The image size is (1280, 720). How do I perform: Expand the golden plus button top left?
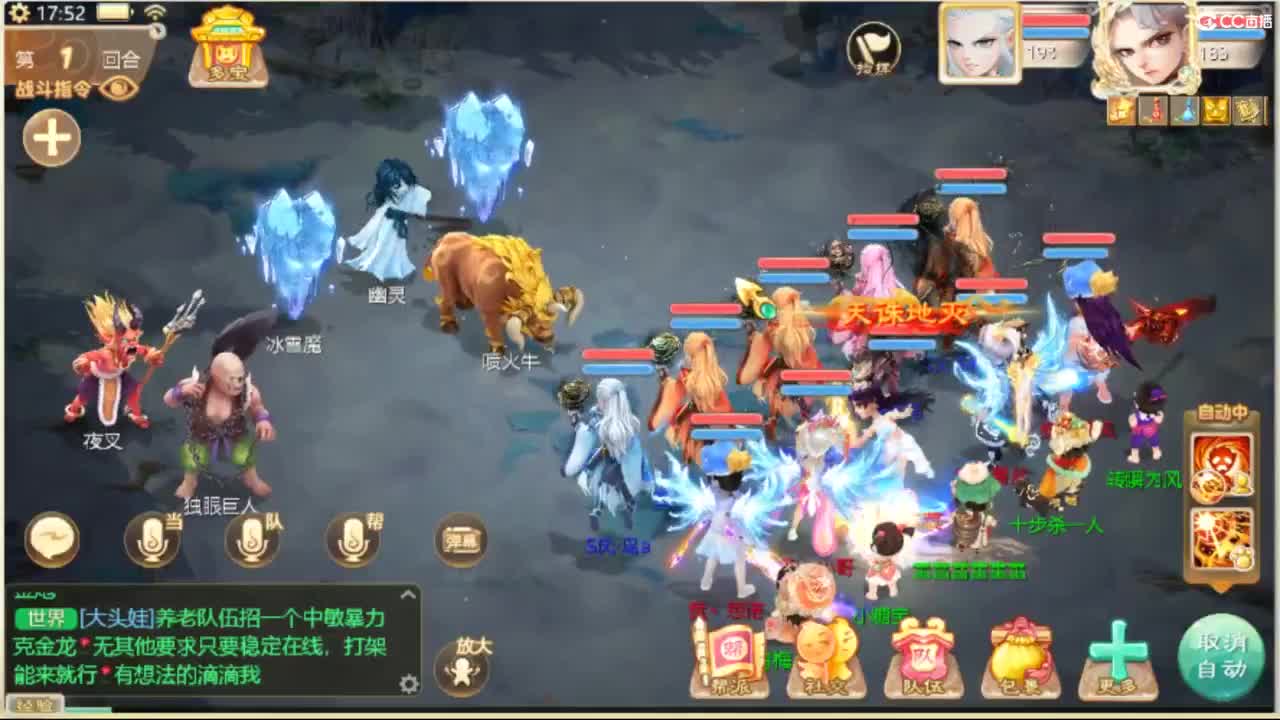pos(49,137)
